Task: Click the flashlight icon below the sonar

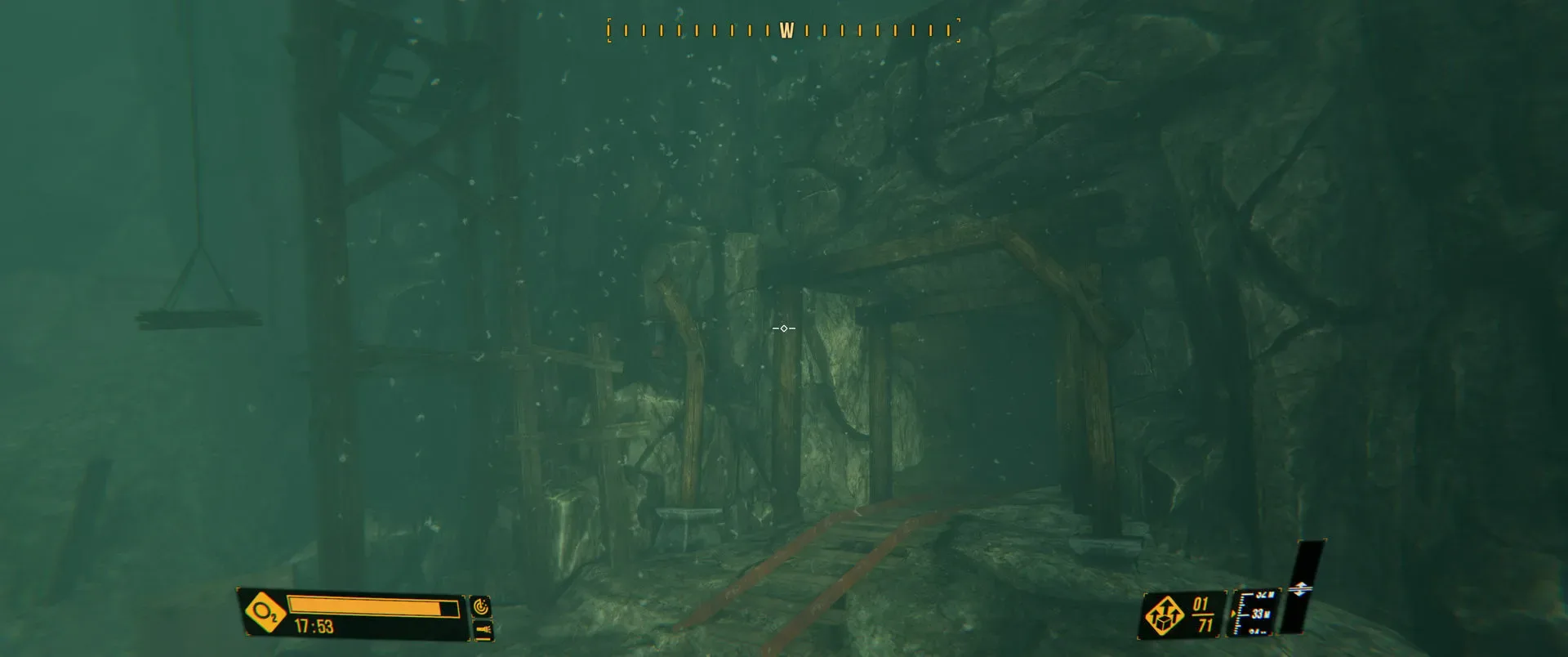Action: [x=483, y=632]
